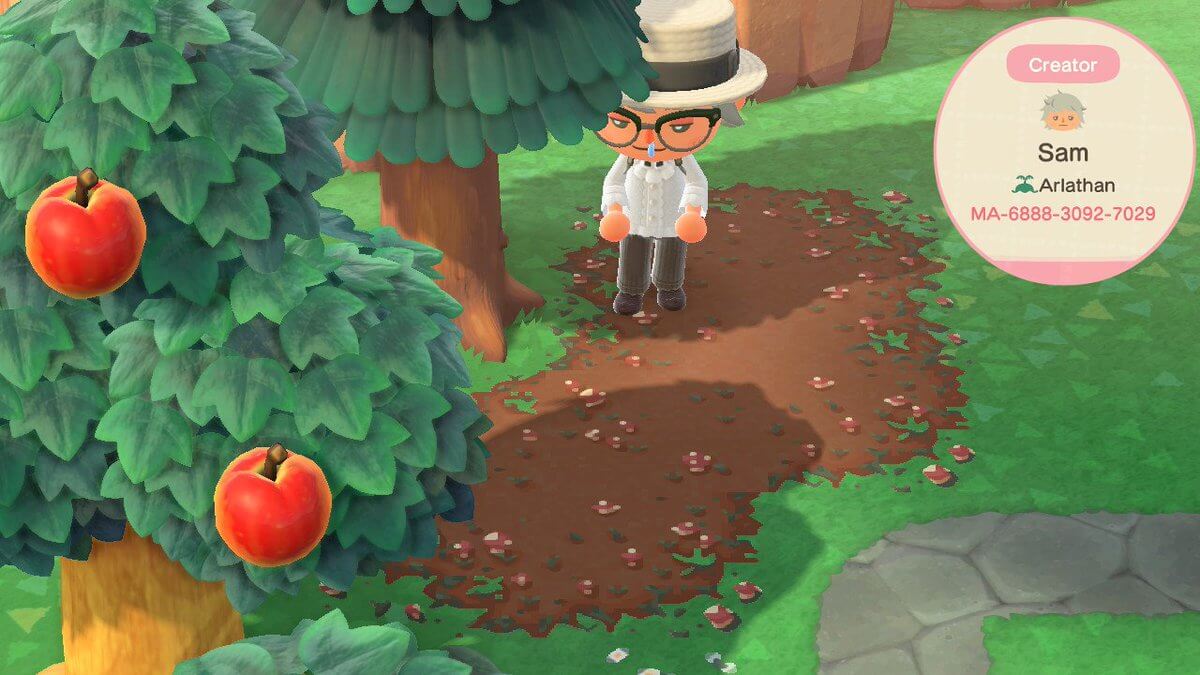The height and width of the screenshot is (675, 1200).
Task: Click the pink Creator label
Action: (1062, 66)
